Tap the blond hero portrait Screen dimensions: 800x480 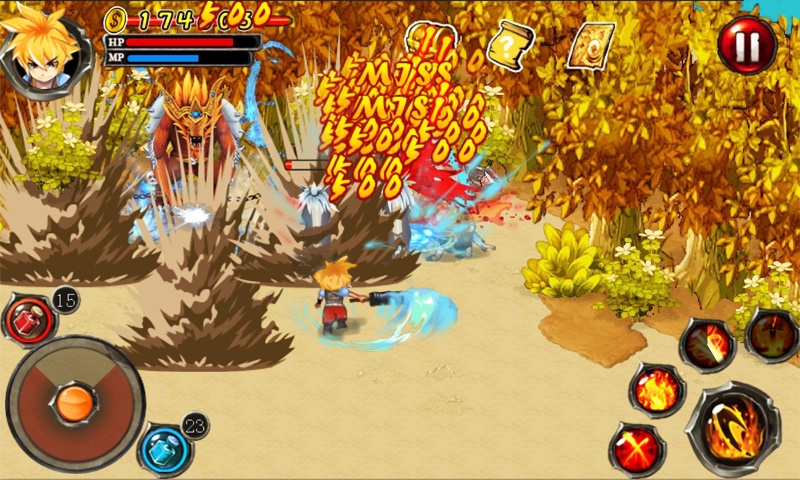(x=42, y=47)
